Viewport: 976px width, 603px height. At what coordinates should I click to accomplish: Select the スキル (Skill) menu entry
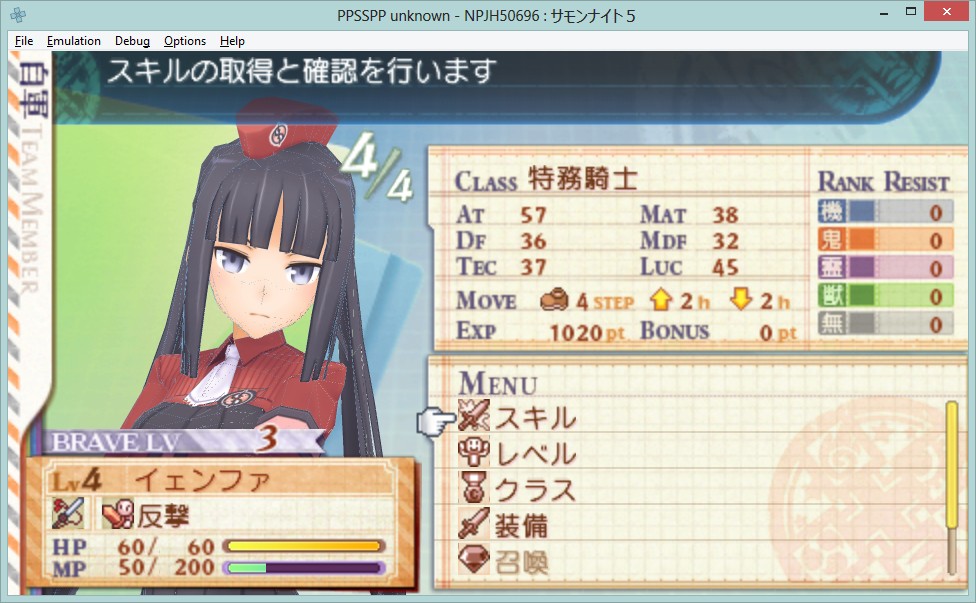pyautogui.click(x=534, y=417)
